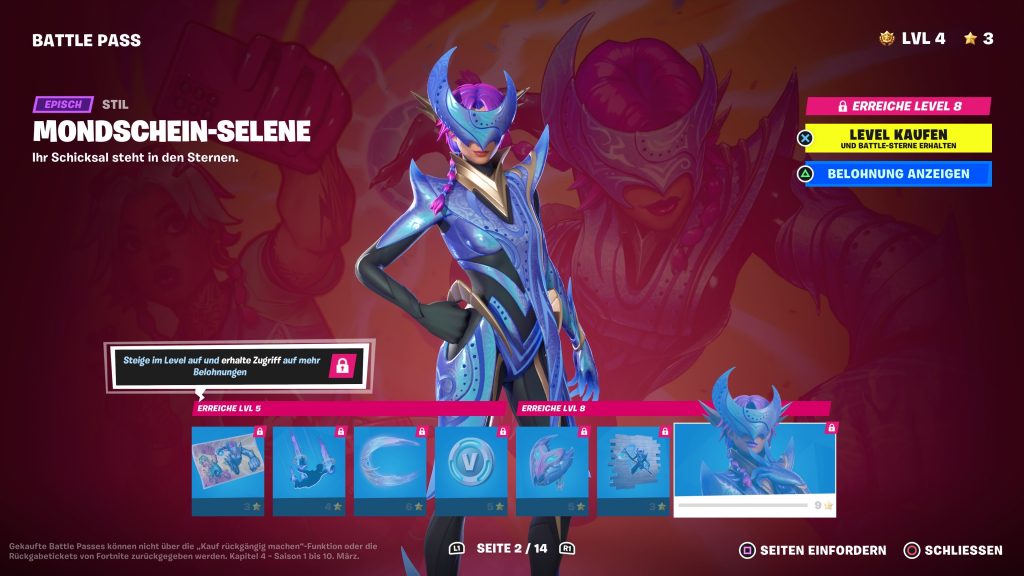Click the pink lock on the level-up hint
This screenshot has height=576, width=1024.
point(342,365)
